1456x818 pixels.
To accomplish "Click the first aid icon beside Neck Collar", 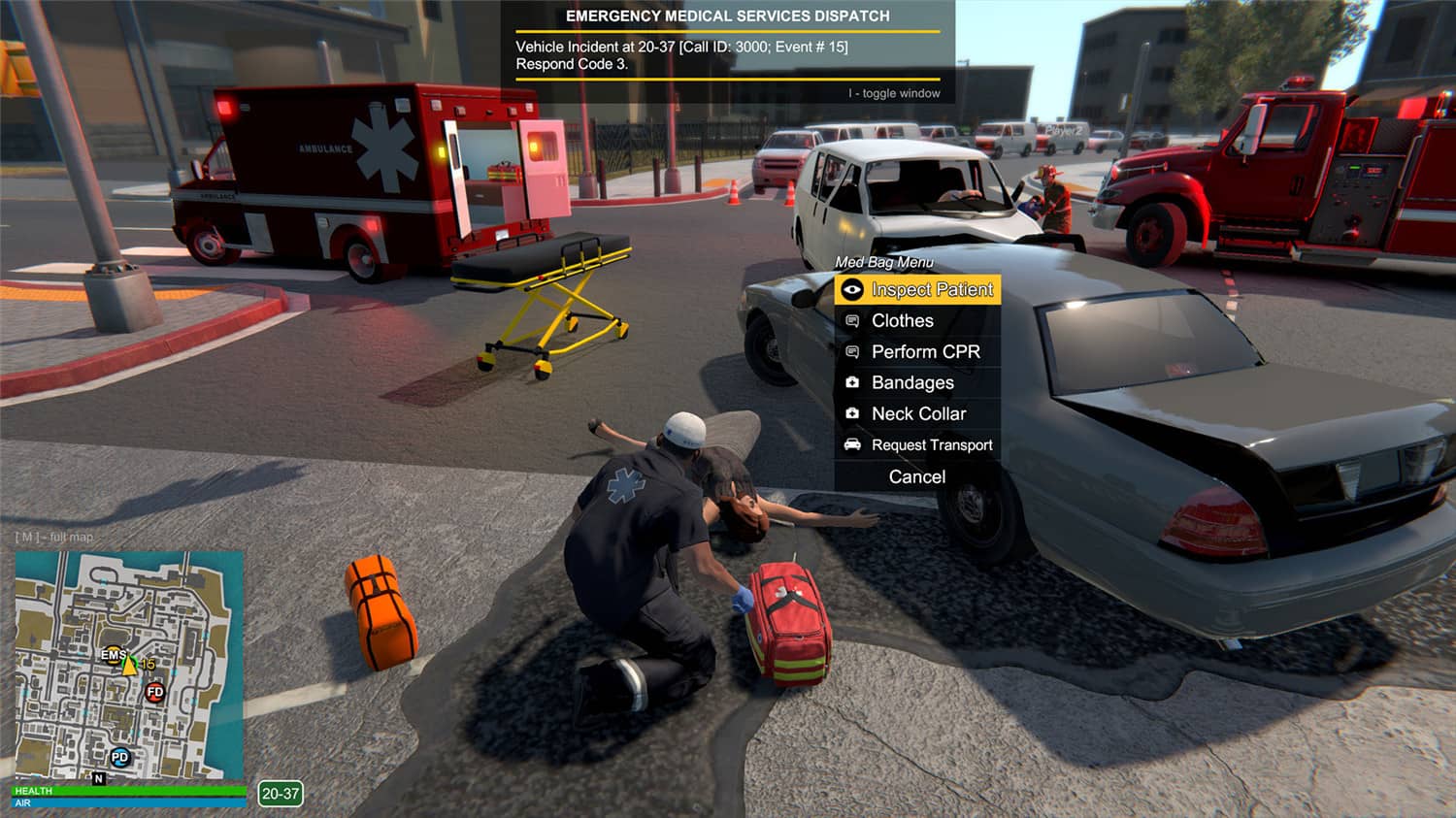I will point(854,413).
